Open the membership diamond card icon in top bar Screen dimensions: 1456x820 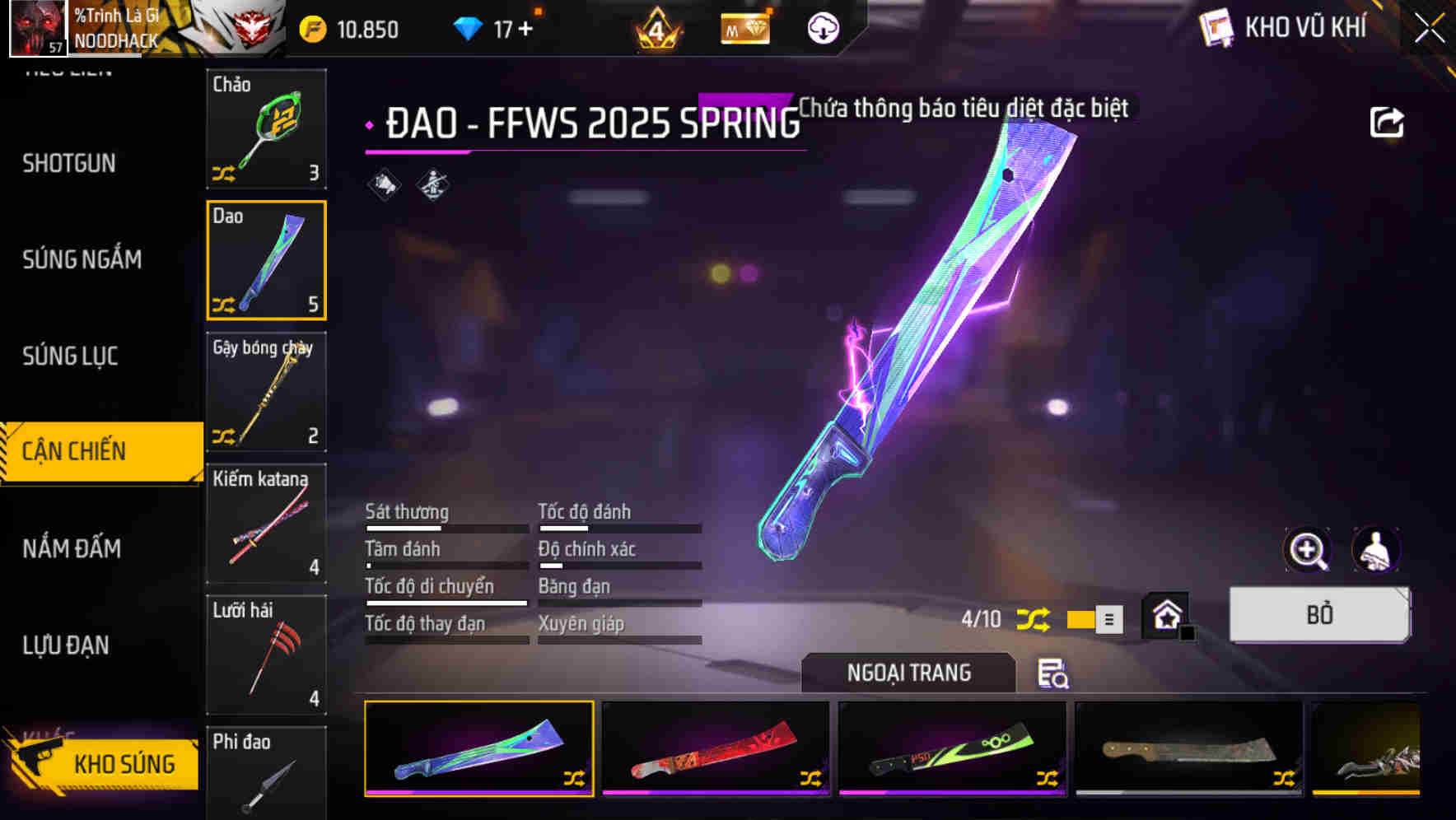[x=744, y=27]
